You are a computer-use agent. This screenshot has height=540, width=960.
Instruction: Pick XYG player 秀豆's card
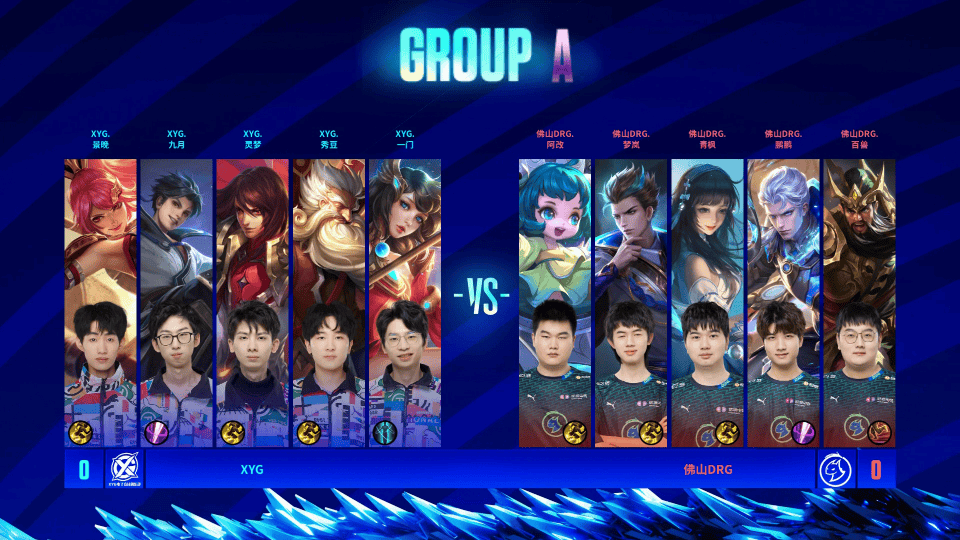(328, 300)
